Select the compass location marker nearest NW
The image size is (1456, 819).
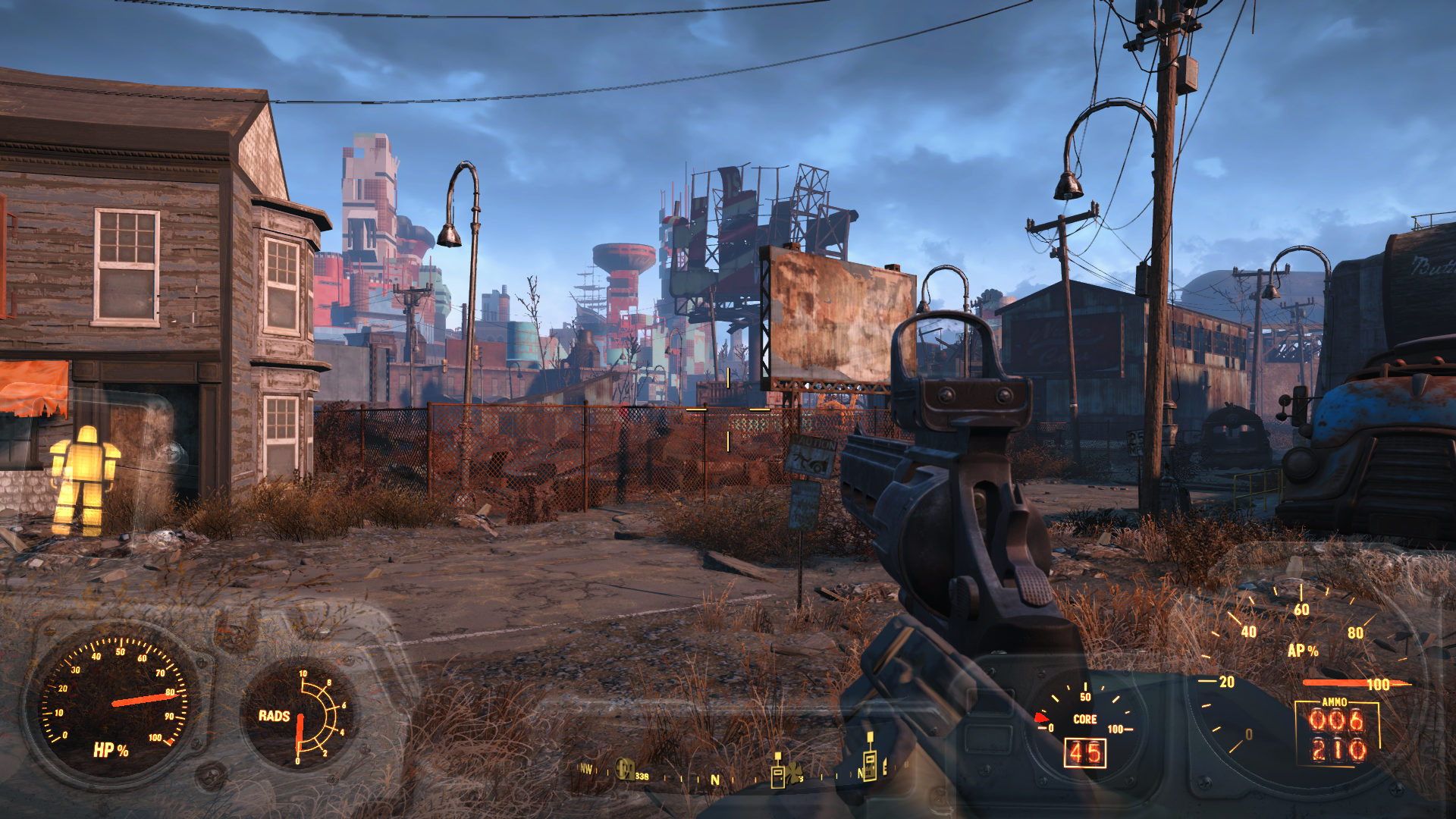(x=625, y=769)
